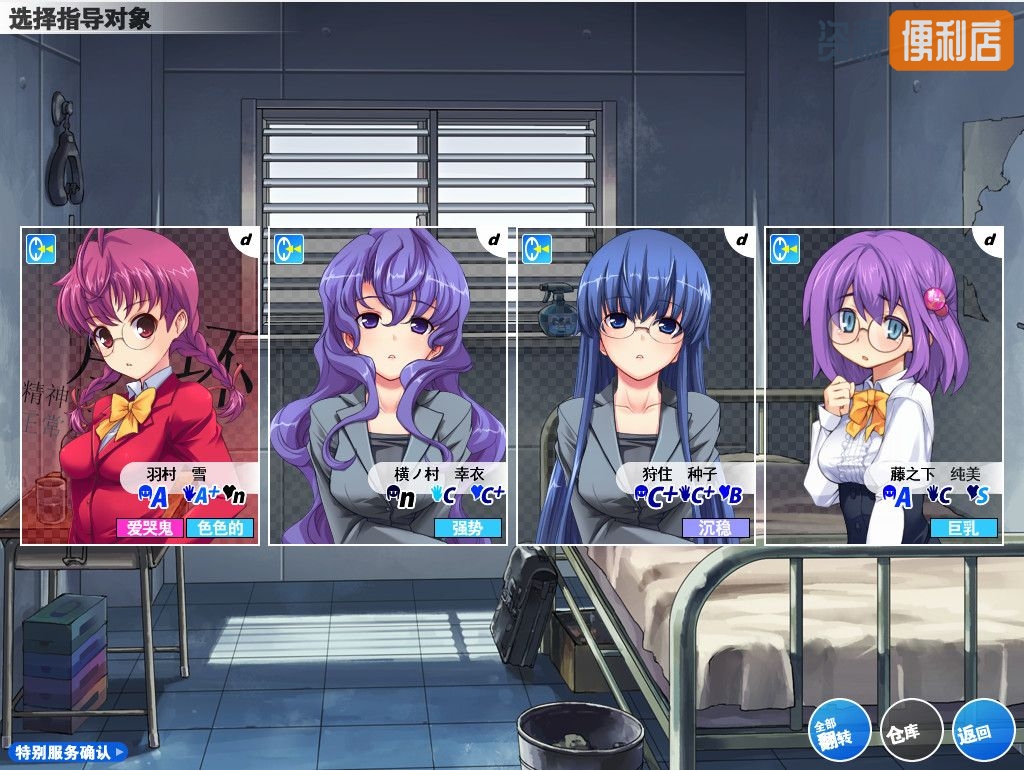
Task: Open the orange 便利店 shop
Action: (951, 40)
